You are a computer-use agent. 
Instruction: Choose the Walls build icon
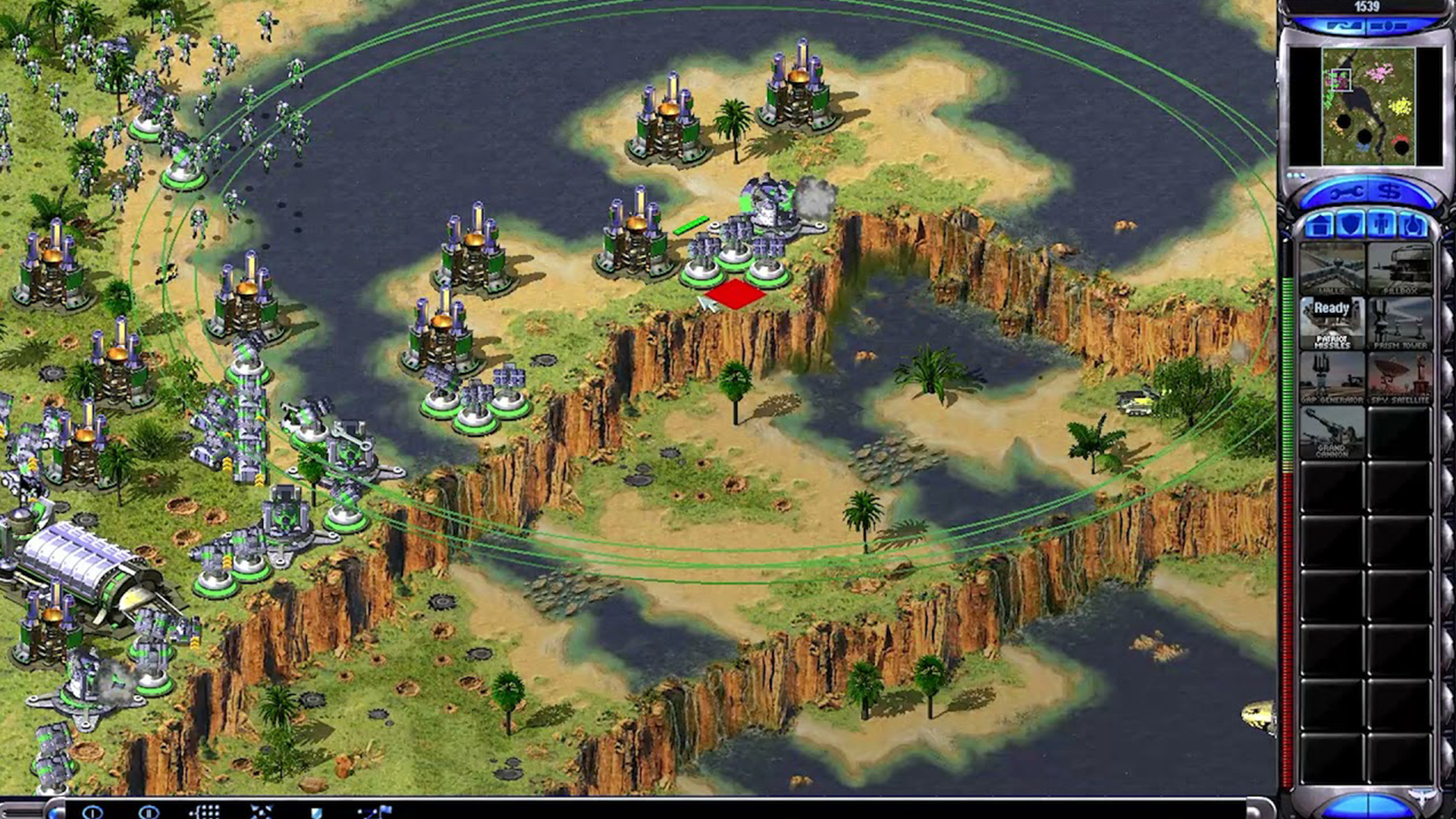[1332, 268]
